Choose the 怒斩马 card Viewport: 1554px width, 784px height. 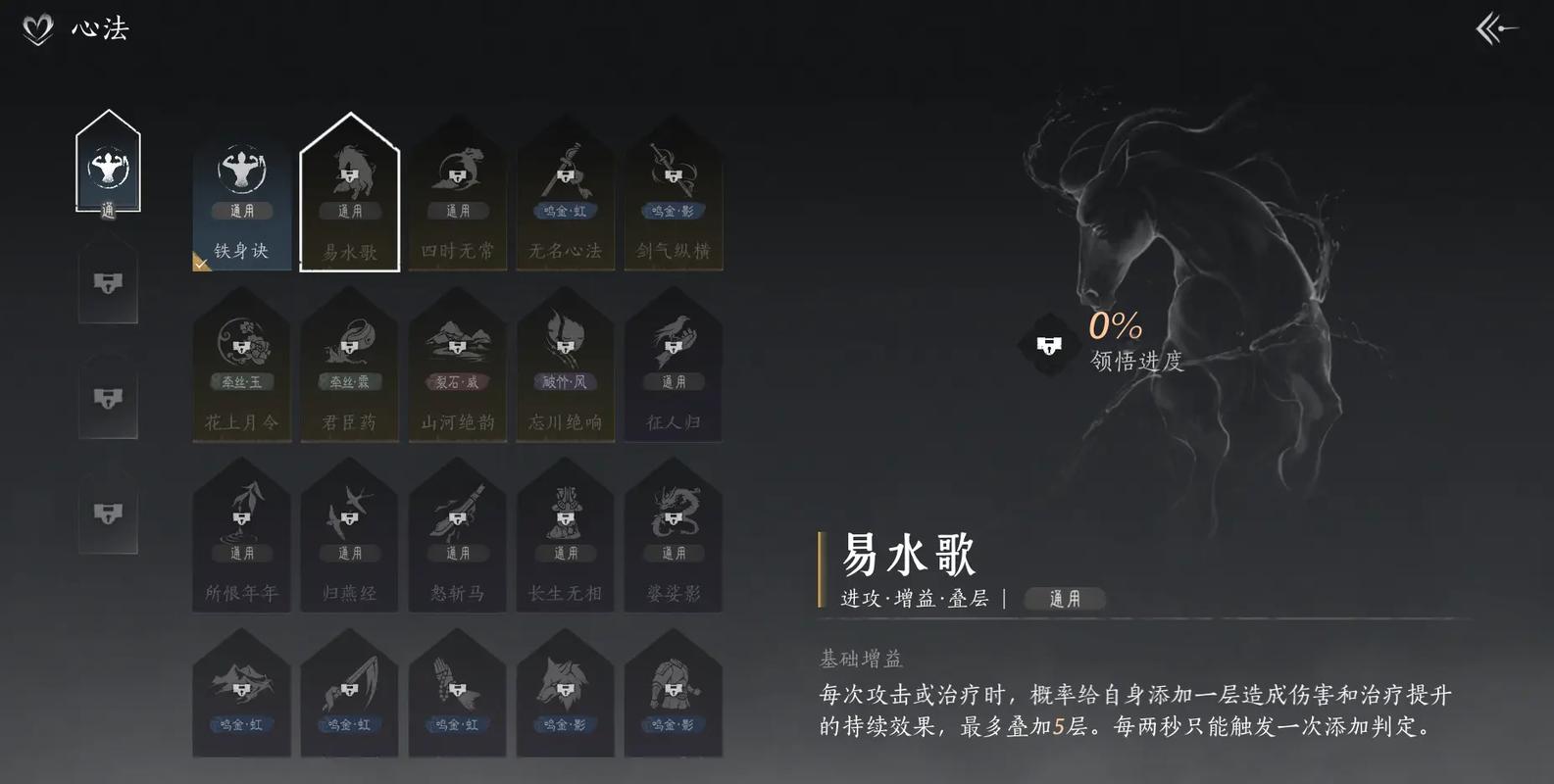457,539
